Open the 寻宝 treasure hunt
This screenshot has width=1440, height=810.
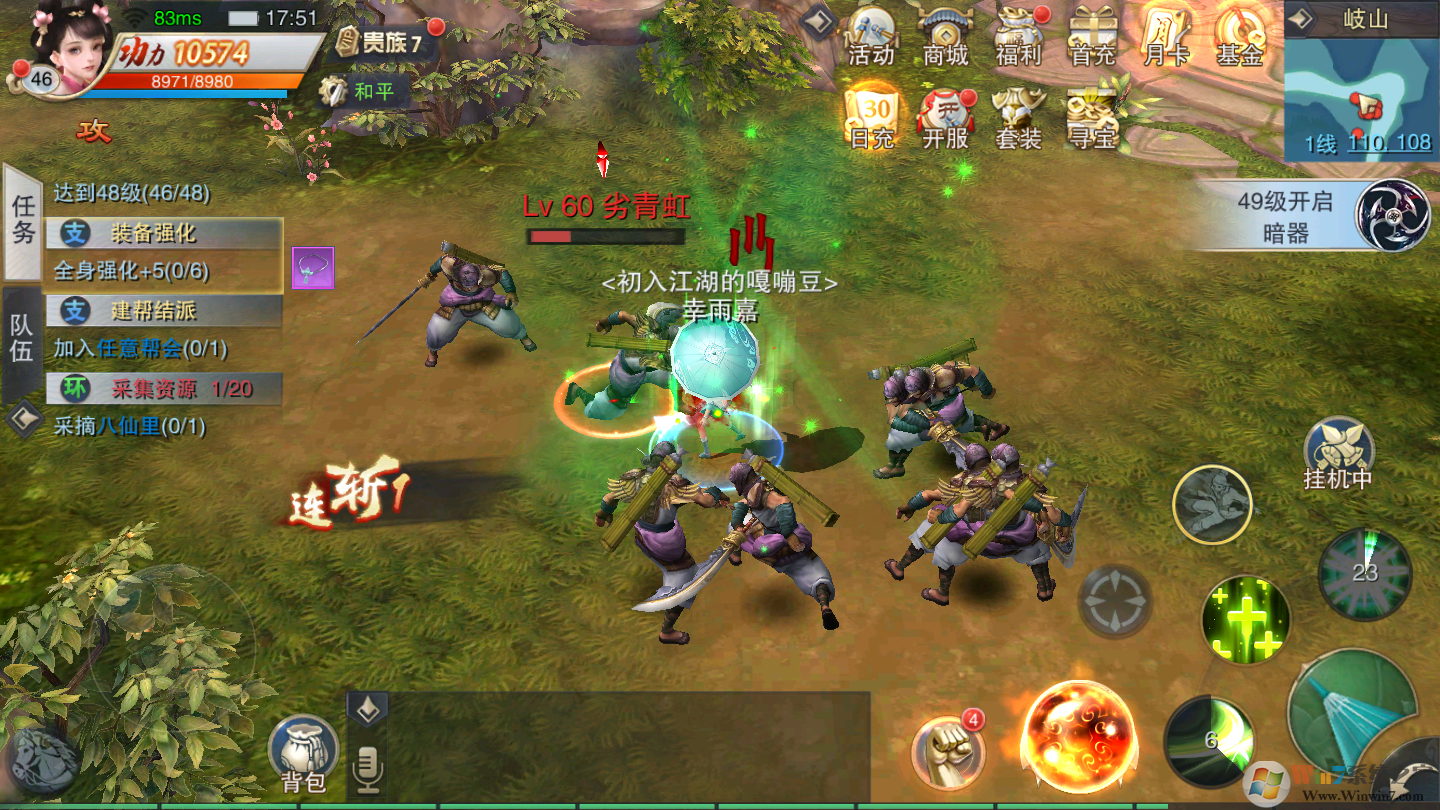pyautogui.click(x=1092, y=119)
